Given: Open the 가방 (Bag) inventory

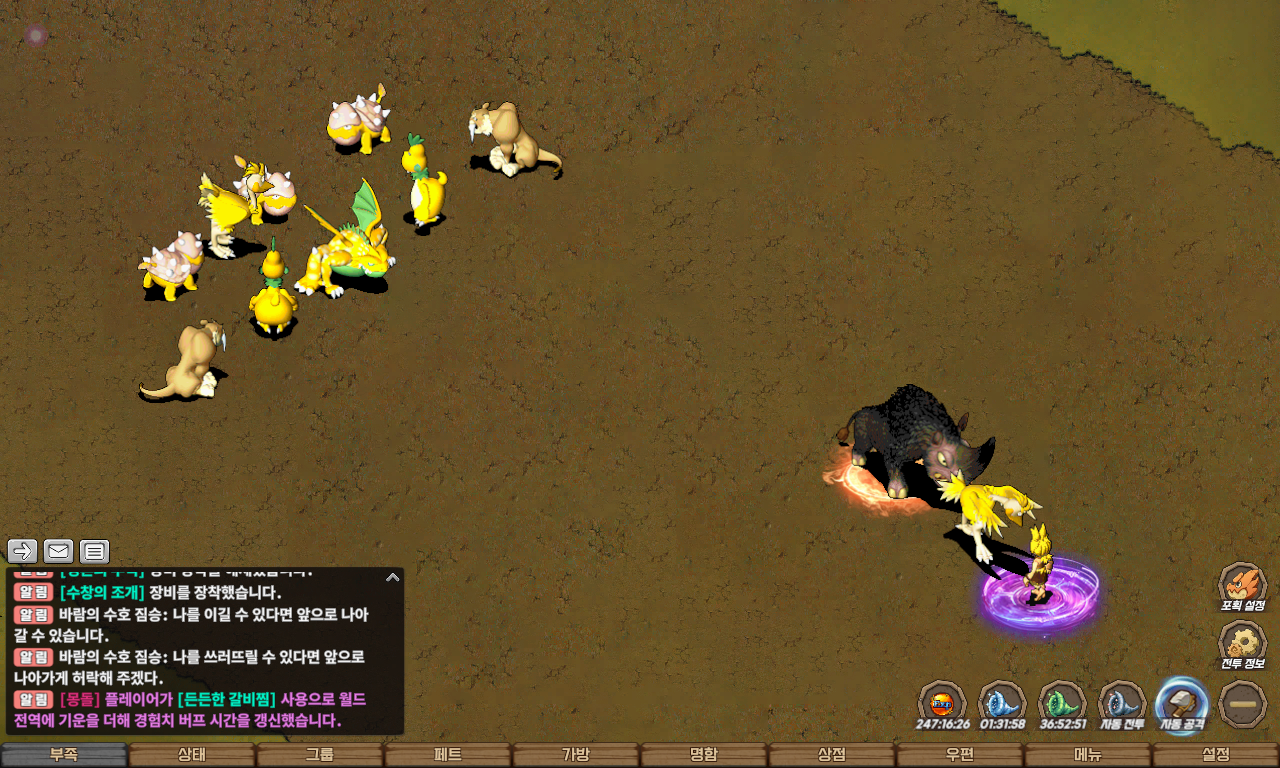Looking at the screenshot, I should point(576,755).
